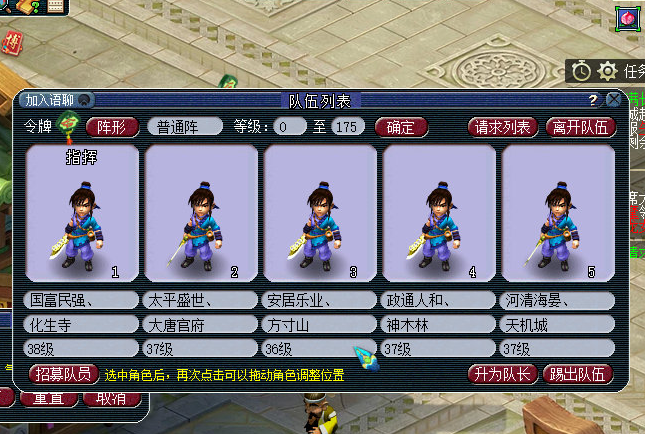
Task: Choose the 安居乐业 member card
Action: 320,214
